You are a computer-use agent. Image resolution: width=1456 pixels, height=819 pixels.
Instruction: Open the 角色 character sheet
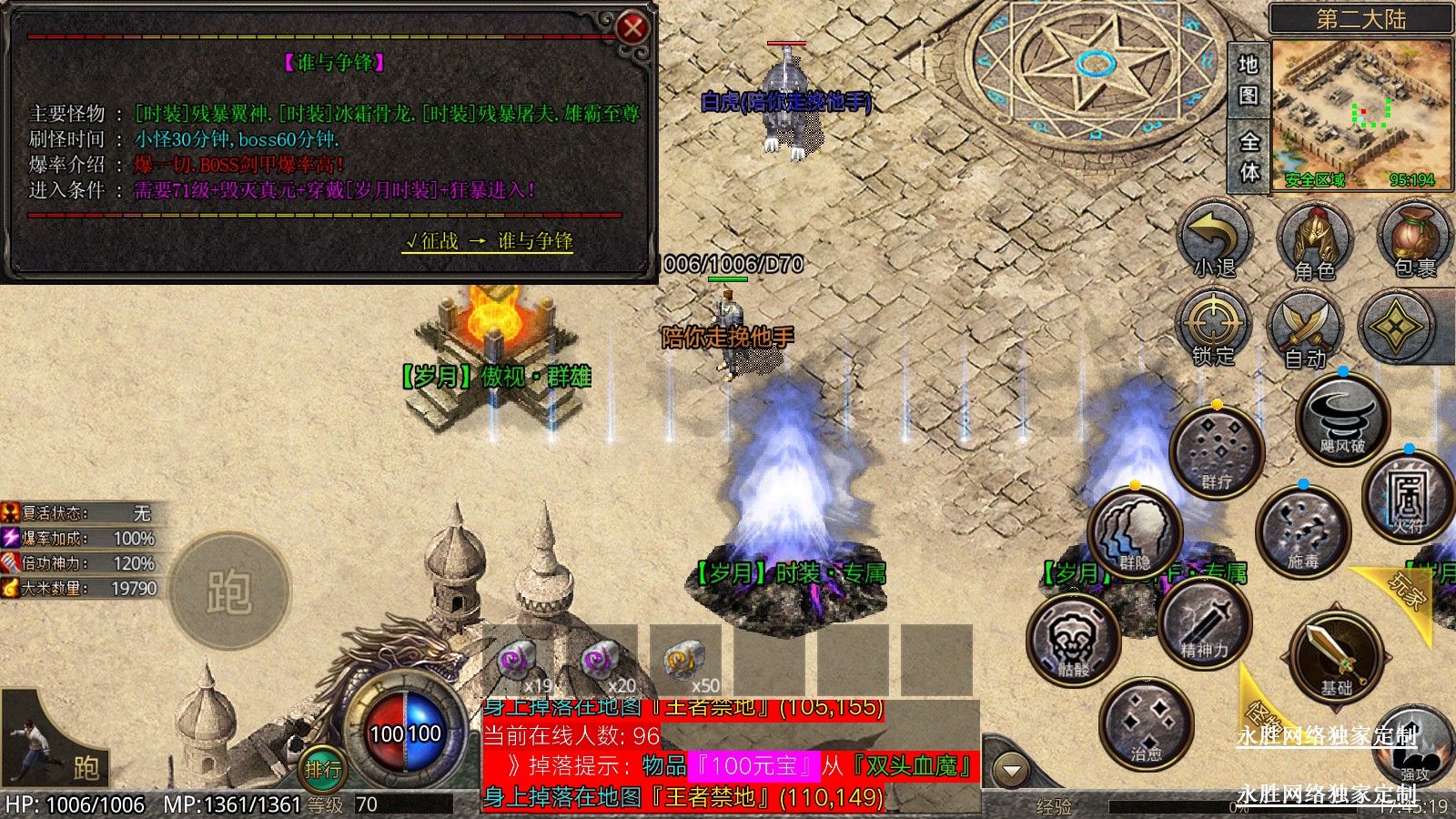point(1315,241)
